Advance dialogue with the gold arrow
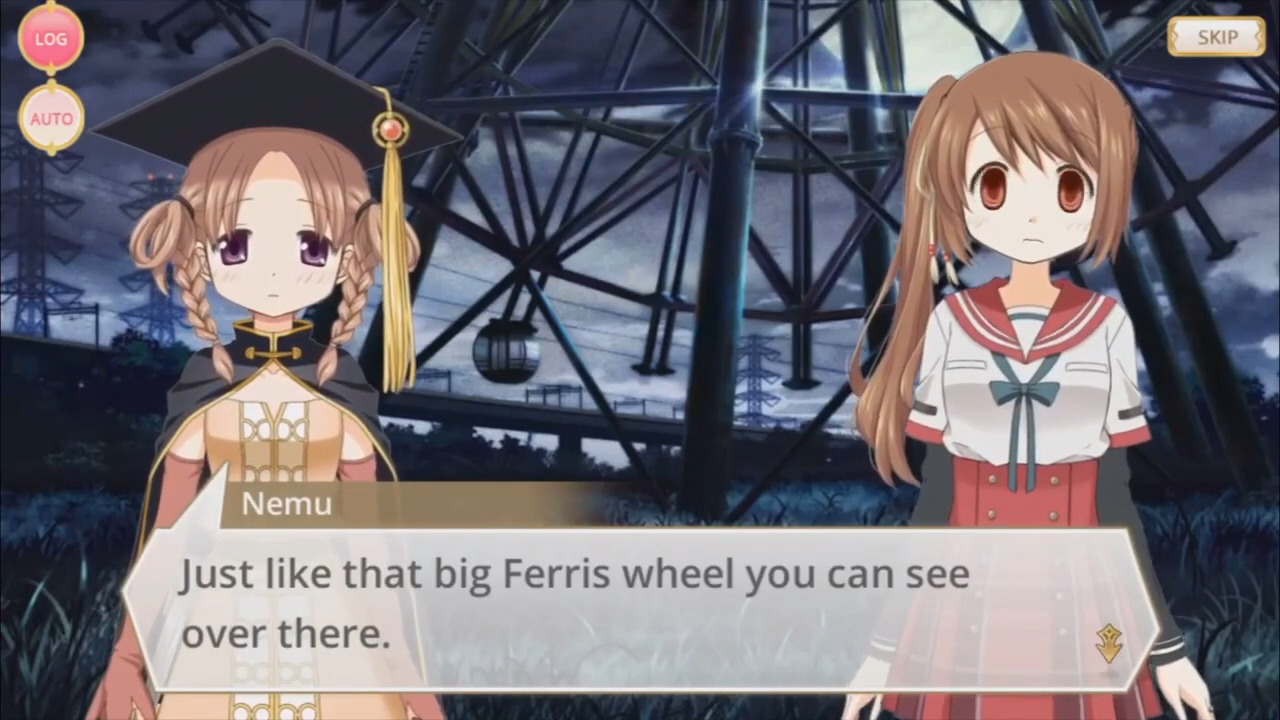 1108,644
